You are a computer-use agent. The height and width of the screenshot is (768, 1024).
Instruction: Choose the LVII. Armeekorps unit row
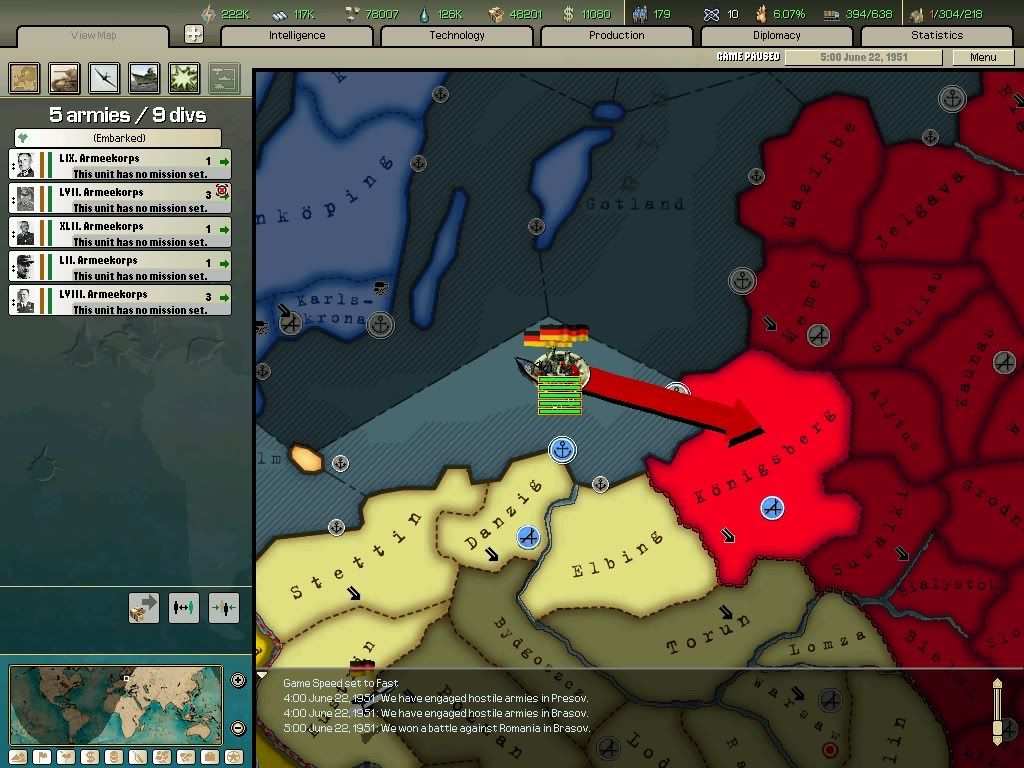click(x=120, y=199)
